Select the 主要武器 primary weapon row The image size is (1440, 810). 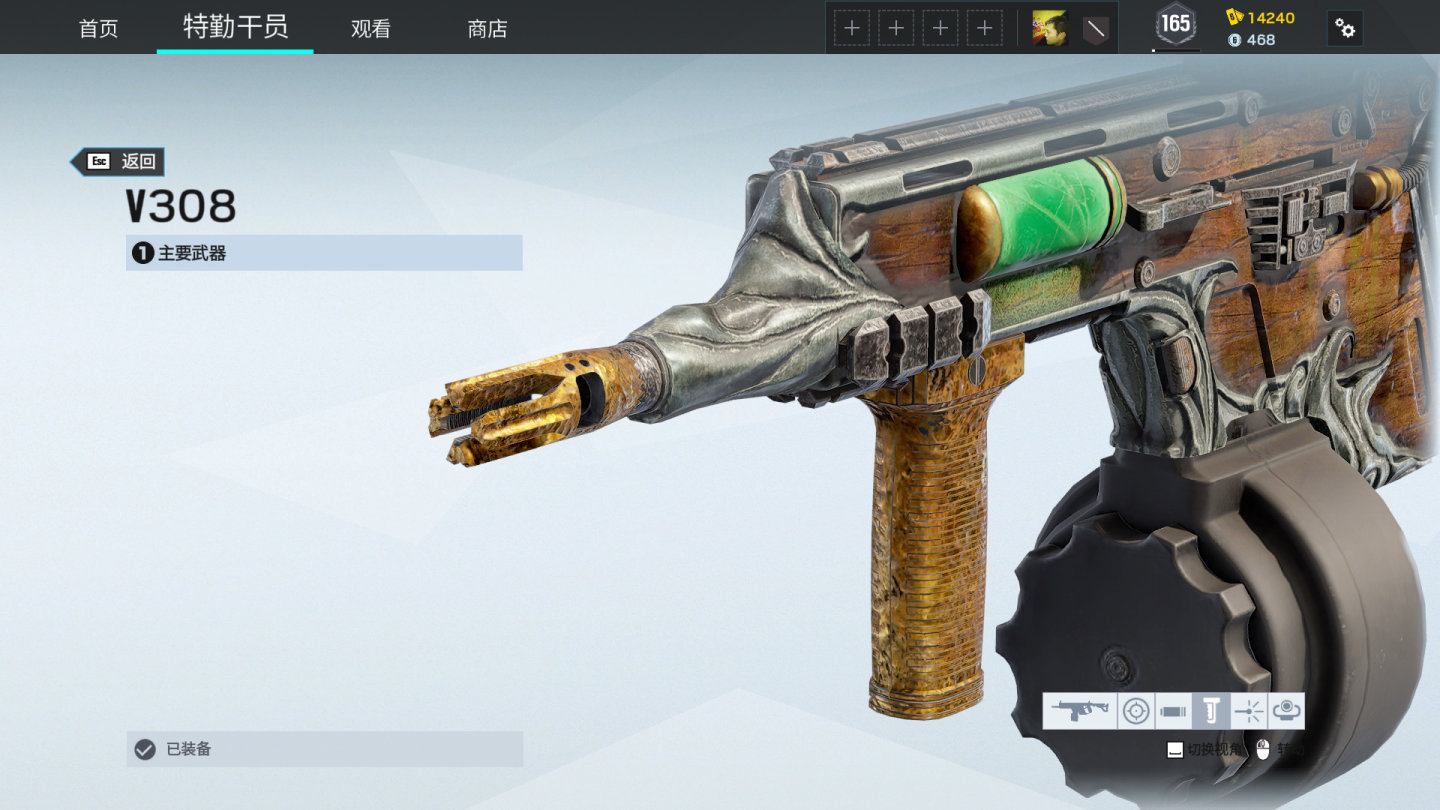pos(324,253)
